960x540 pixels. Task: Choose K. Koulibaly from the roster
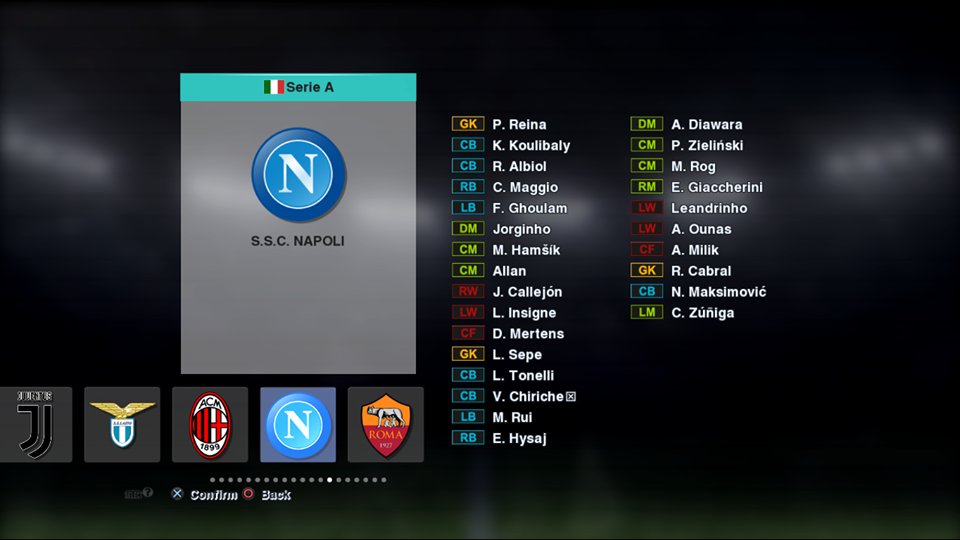tap(531, 146)
